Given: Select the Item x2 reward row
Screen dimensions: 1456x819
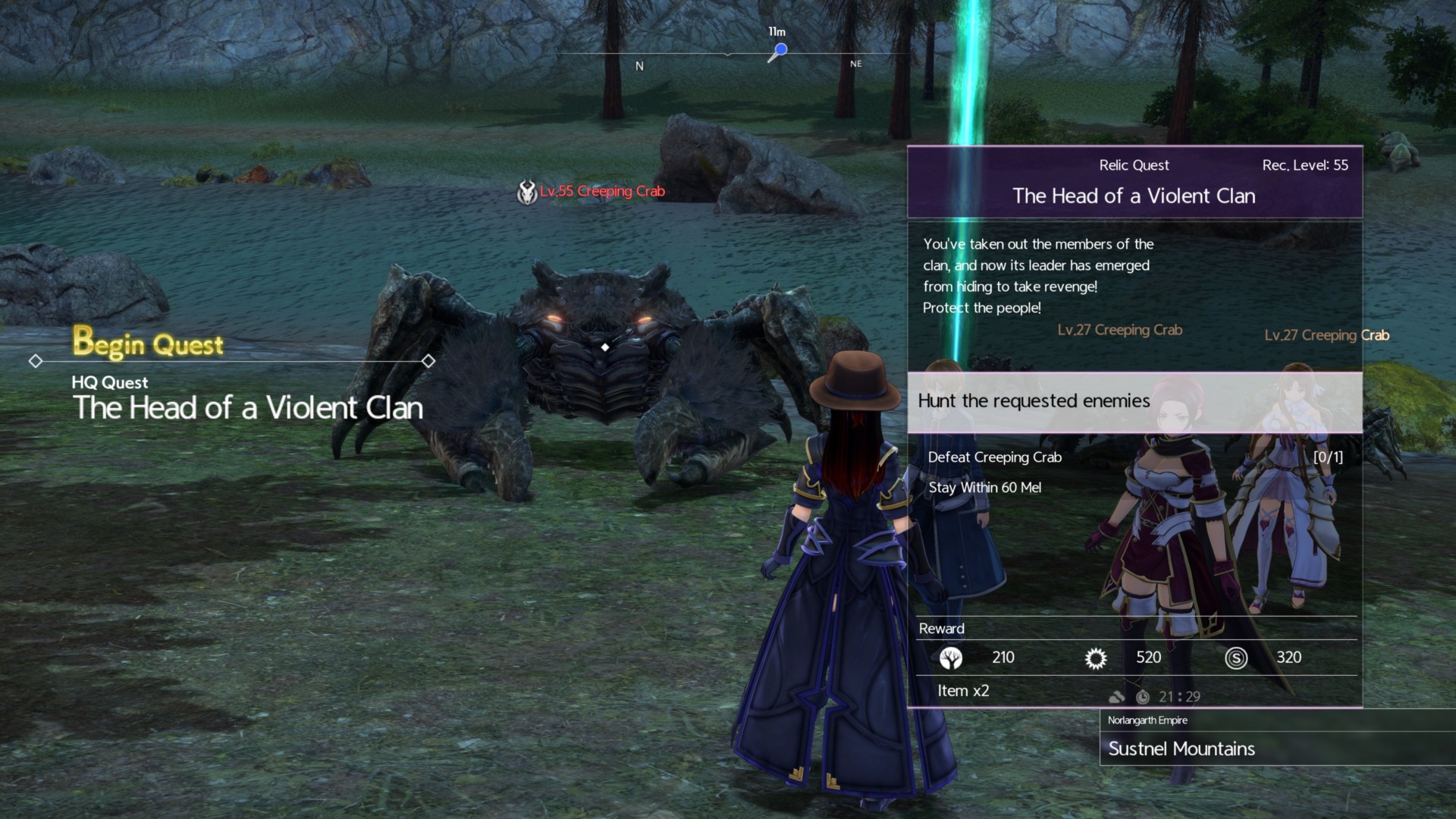Looking at the screenshot, I should pos(963,691).
